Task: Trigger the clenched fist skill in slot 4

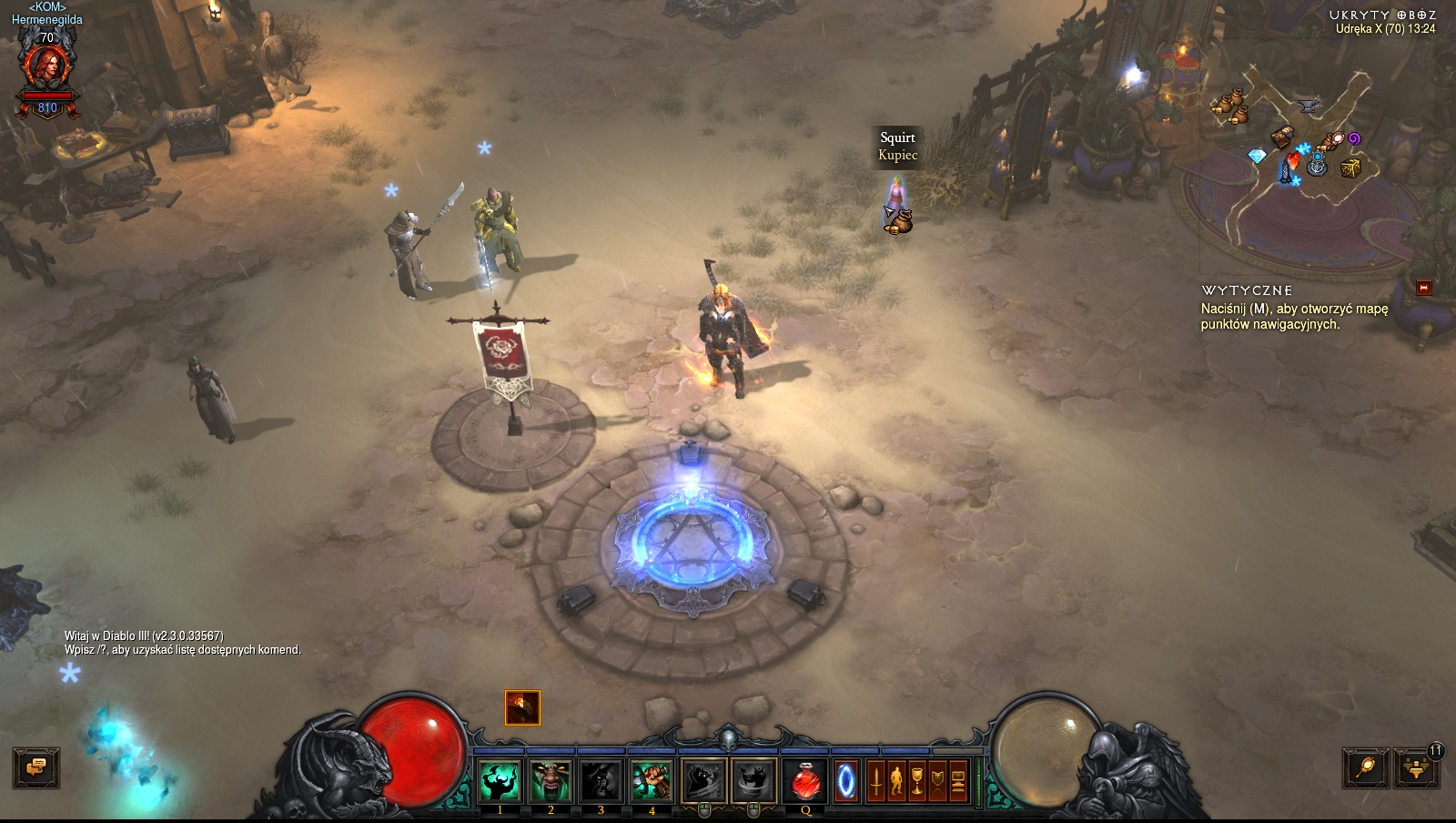Action: click(652, 780)
